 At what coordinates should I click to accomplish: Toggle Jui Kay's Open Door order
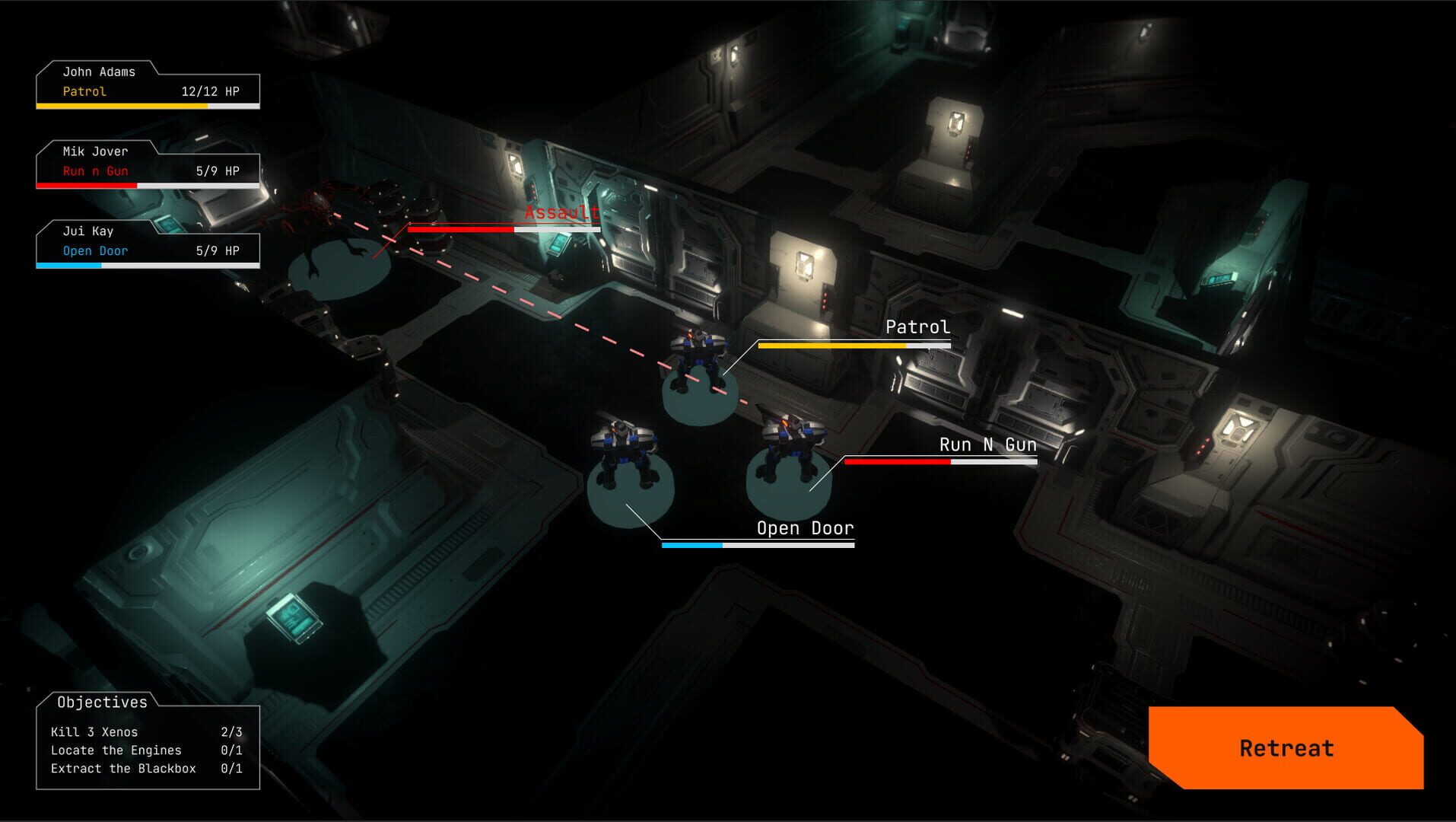pos(95,250)
